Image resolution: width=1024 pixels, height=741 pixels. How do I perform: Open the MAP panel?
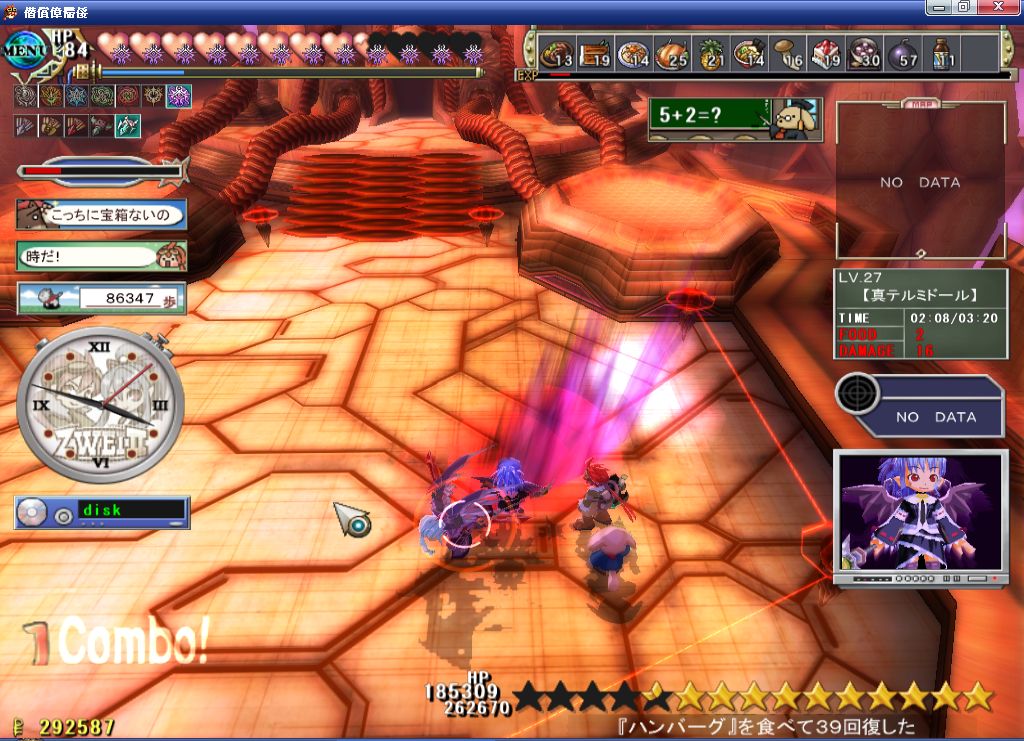click(x=920, y=180)
